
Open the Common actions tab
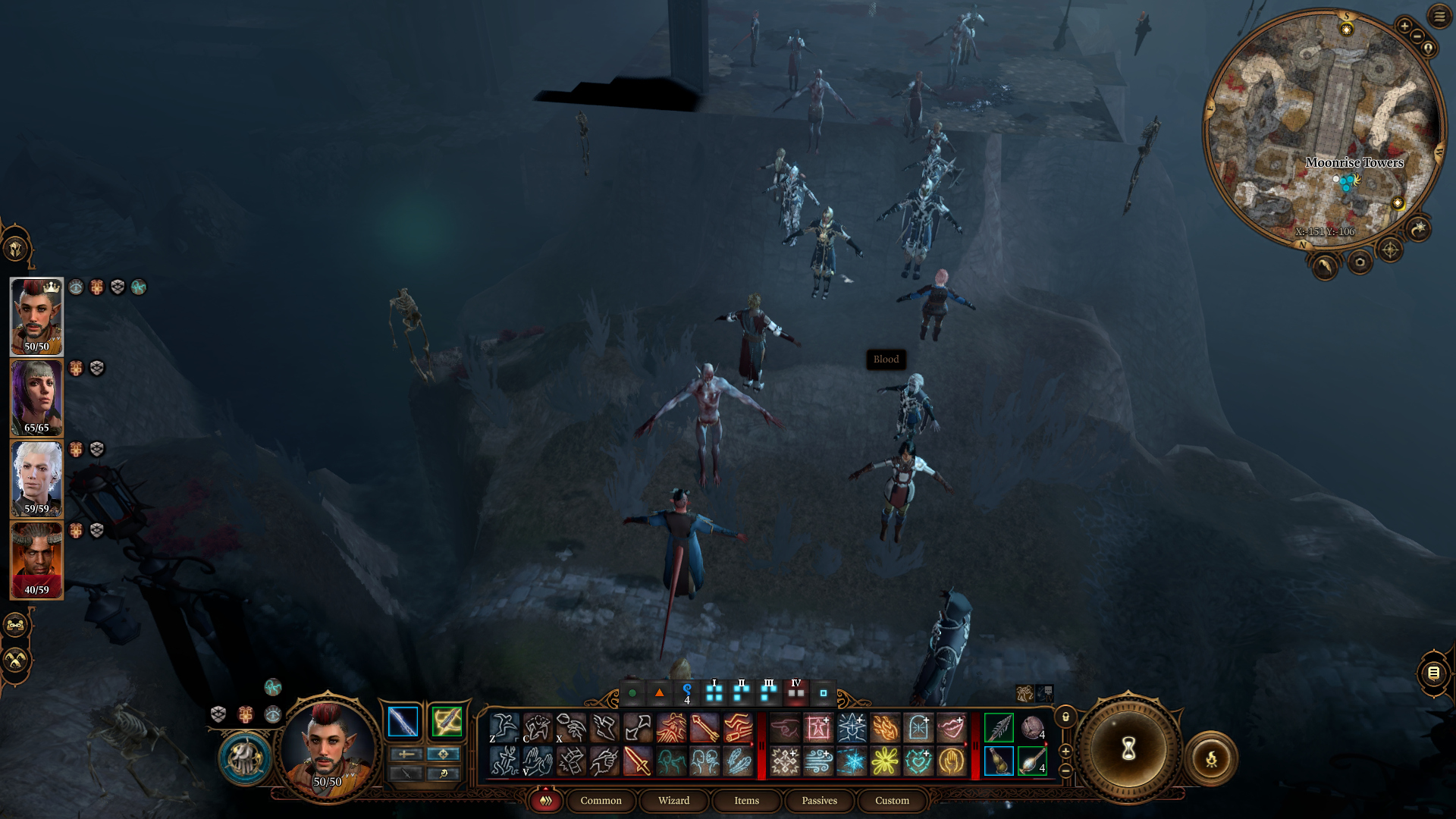pyautogui.click(x=601, y=801)
